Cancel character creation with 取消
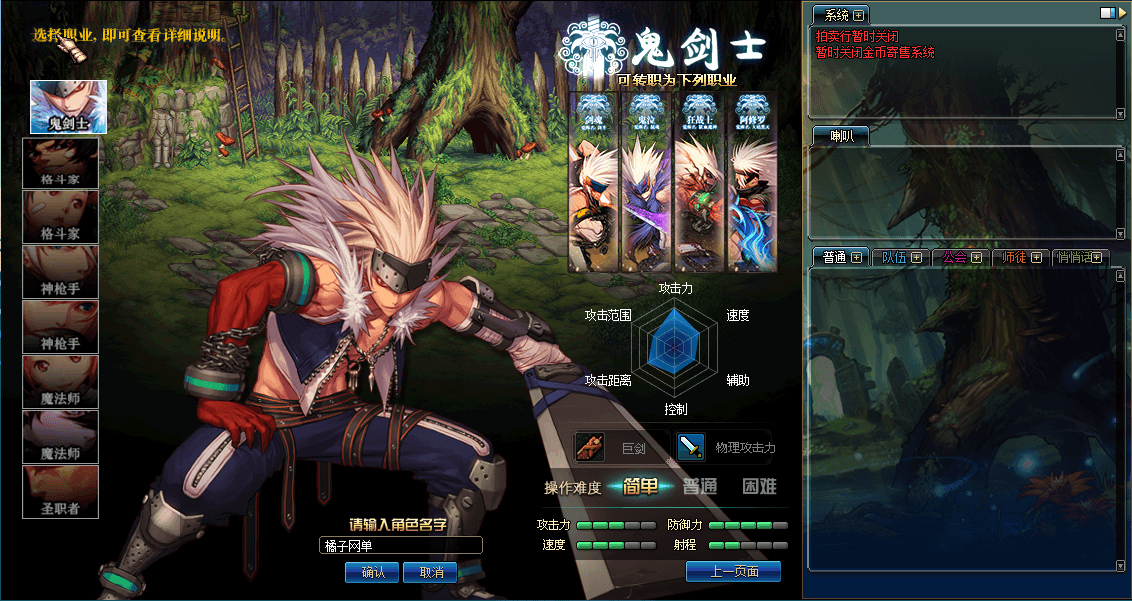The height and width of the screenshot is (601, 1132). point(431,572)
